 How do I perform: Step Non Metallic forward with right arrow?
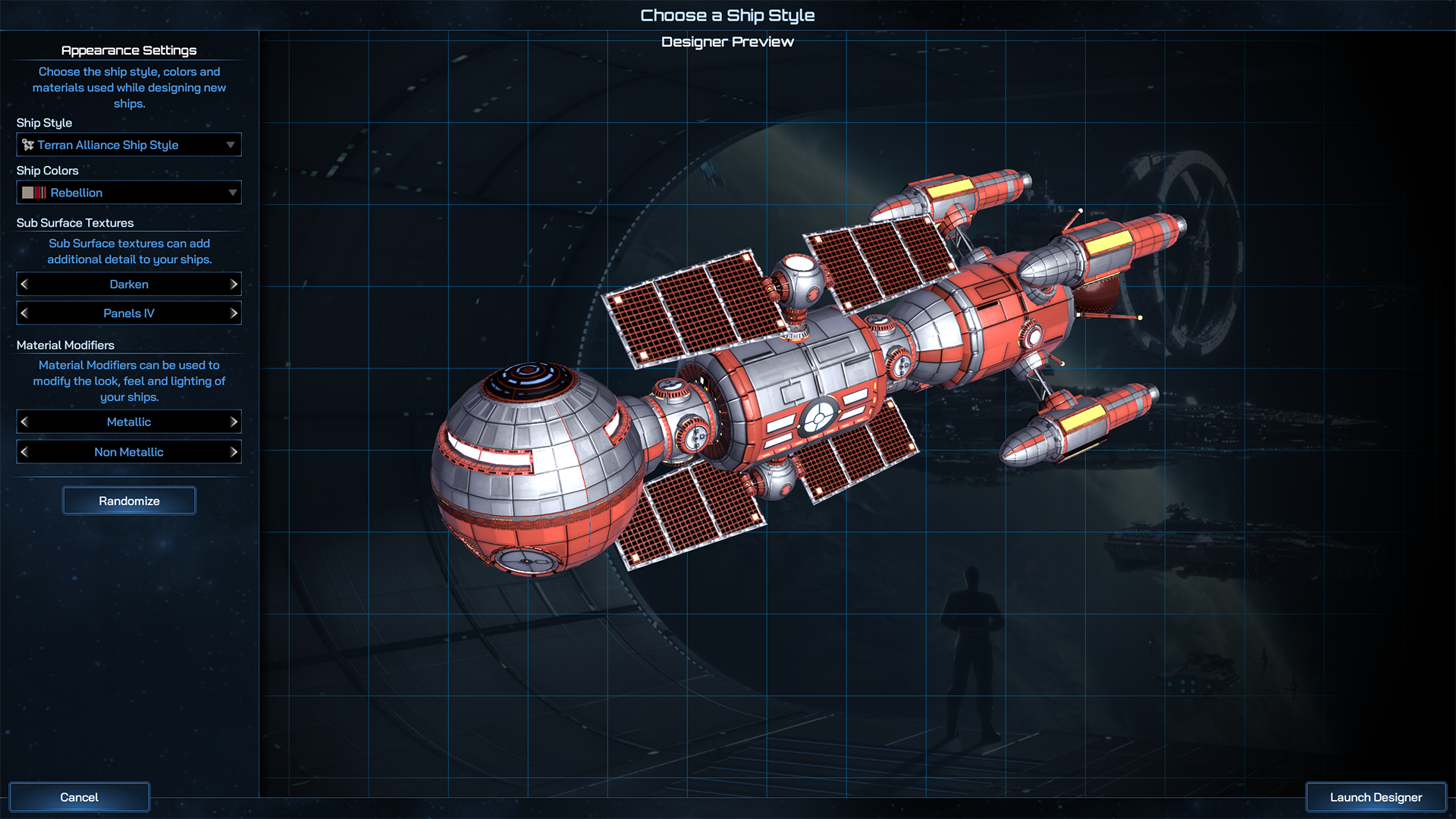[234, 451]
